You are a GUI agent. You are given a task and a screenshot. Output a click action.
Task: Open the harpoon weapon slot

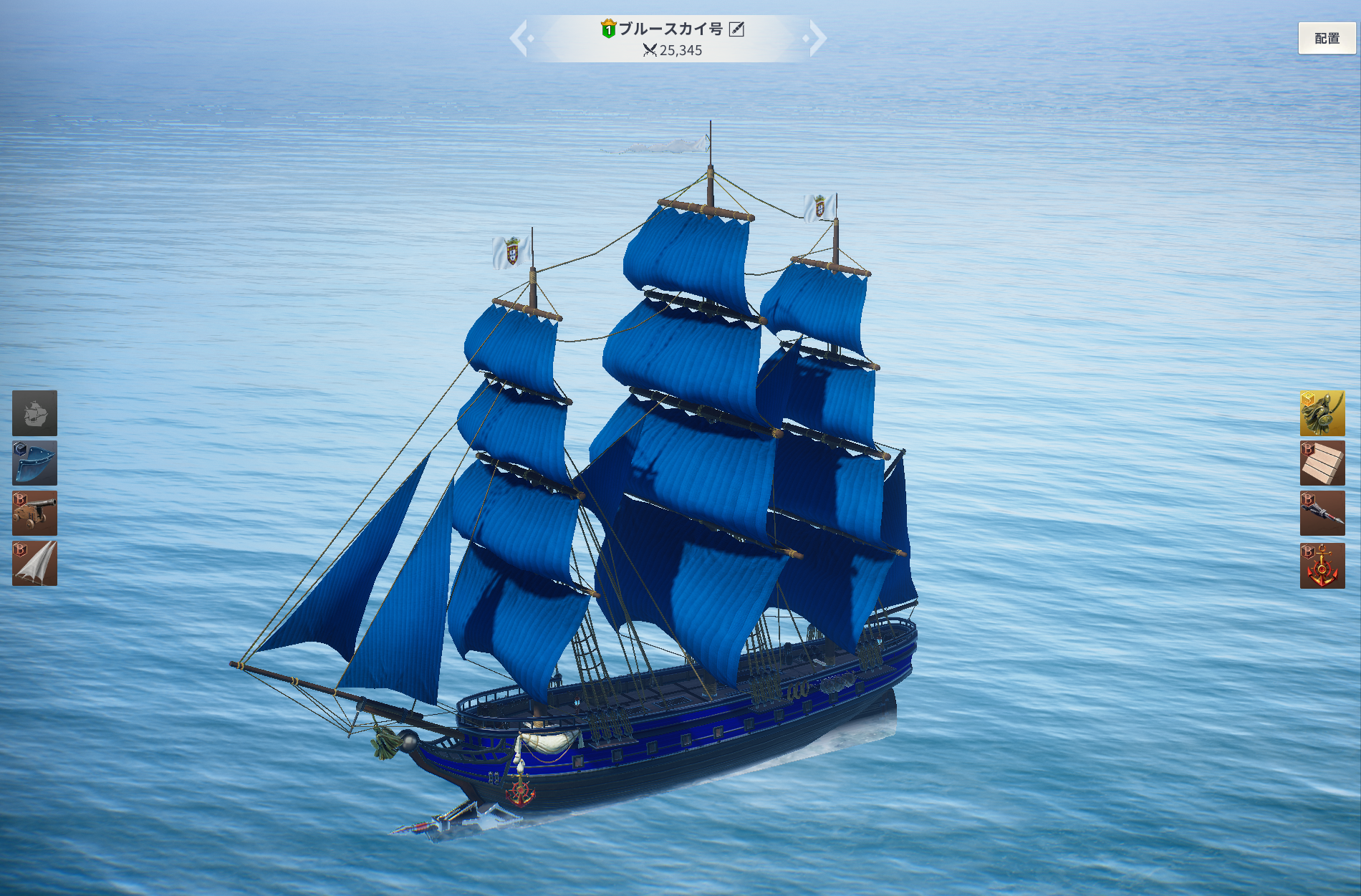(1322, 514)
